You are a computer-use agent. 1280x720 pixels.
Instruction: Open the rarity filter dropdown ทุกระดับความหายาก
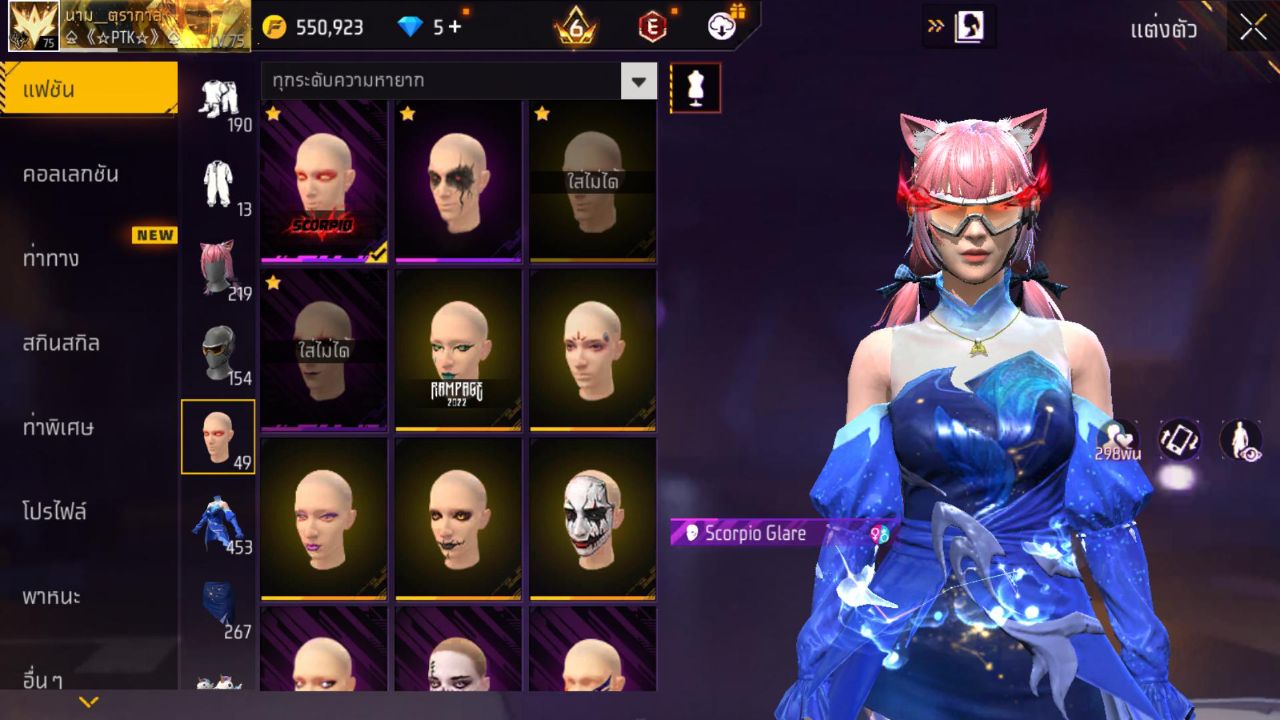click(640, 81)
